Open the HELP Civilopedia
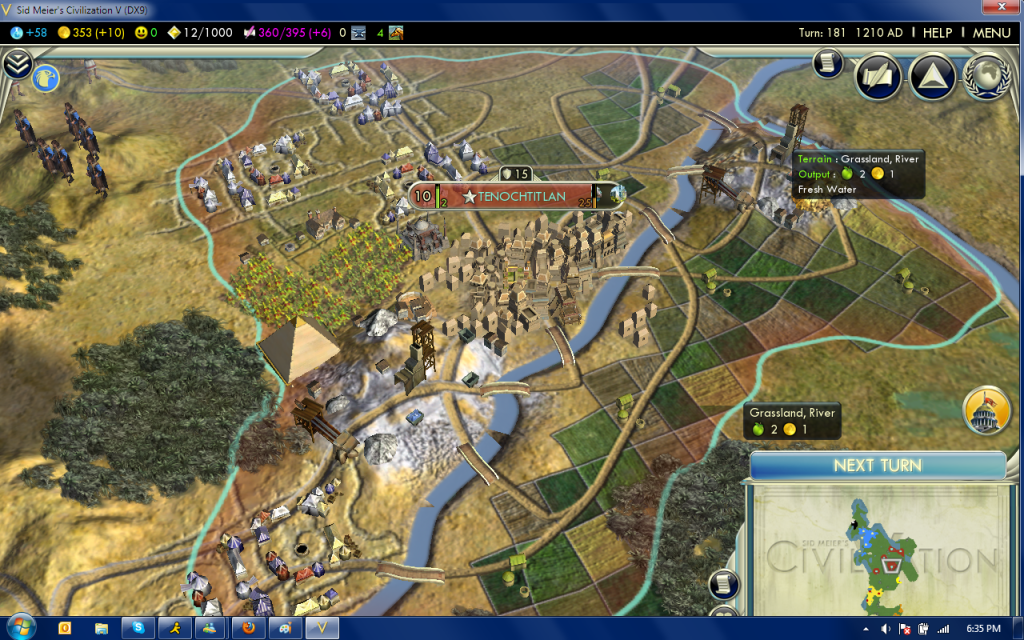 (937, 32)
